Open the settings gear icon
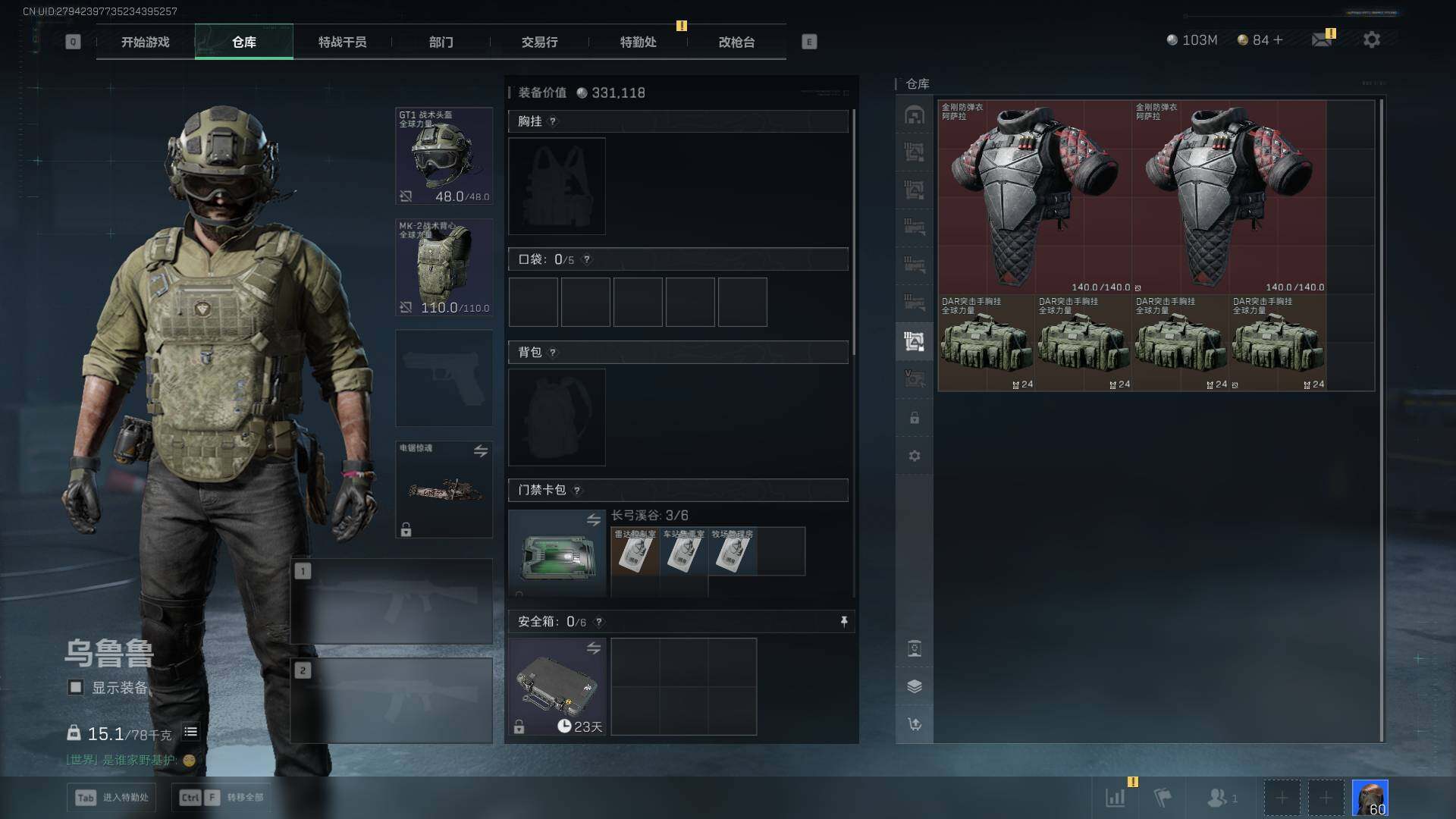1456x819 pixels. pos(1371,39)
